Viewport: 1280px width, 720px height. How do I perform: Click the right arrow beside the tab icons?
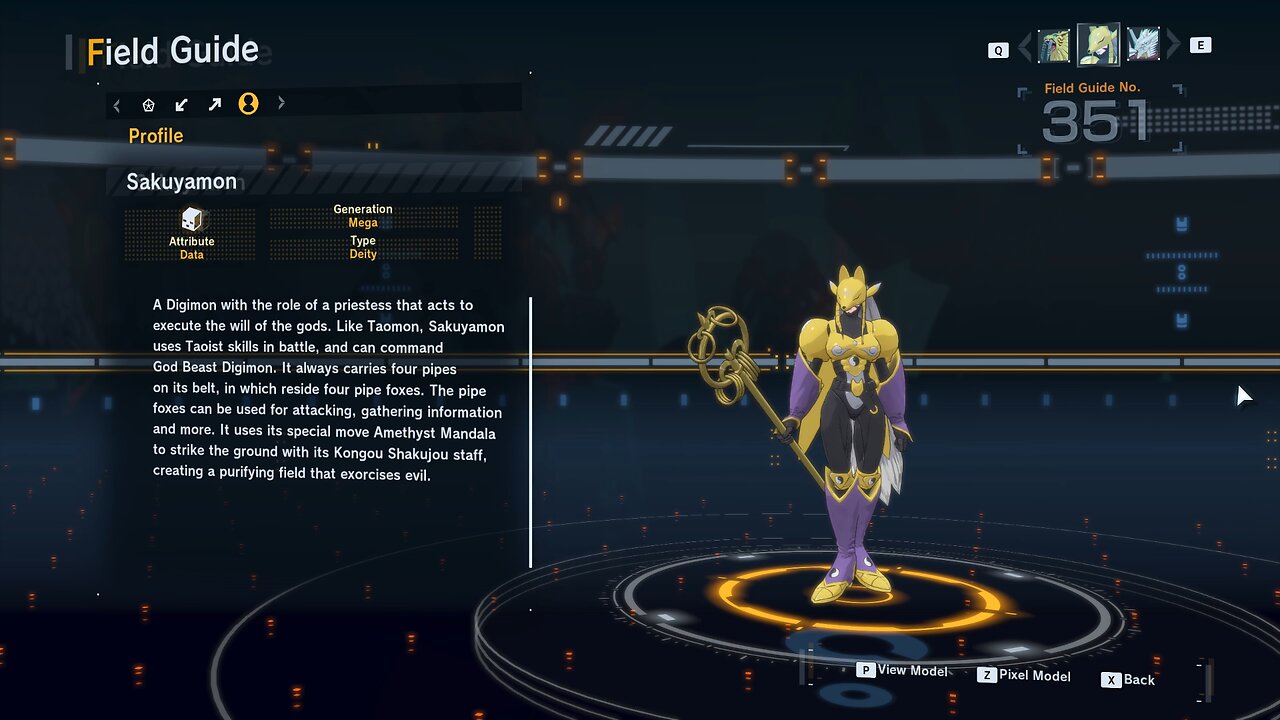tap(281, 103)
